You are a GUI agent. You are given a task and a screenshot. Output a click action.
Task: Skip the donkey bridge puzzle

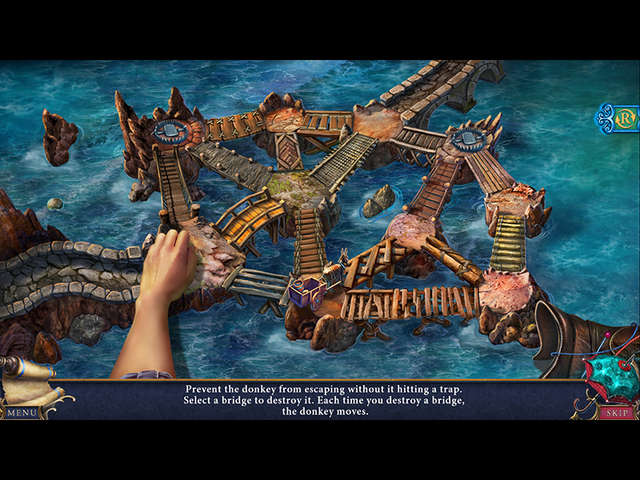(x=615, y=411)
